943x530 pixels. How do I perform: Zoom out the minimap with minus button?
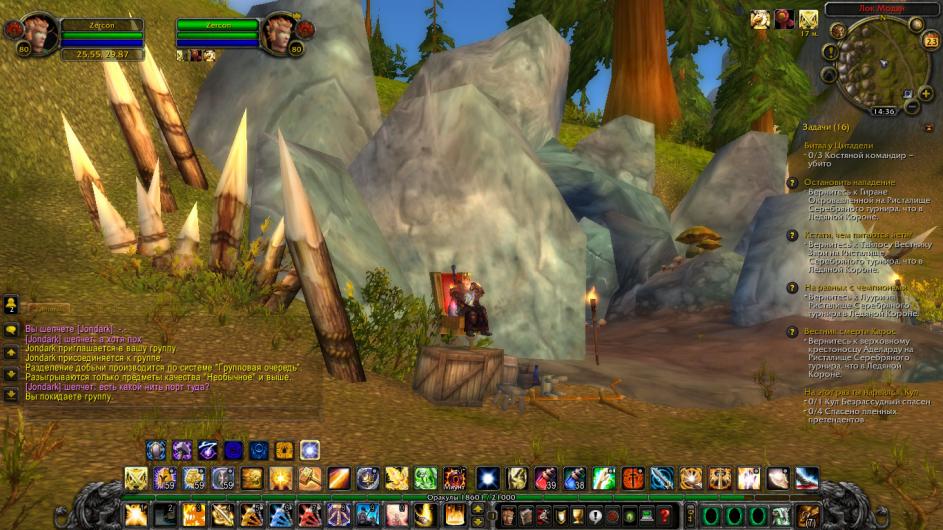click(912, 107)
